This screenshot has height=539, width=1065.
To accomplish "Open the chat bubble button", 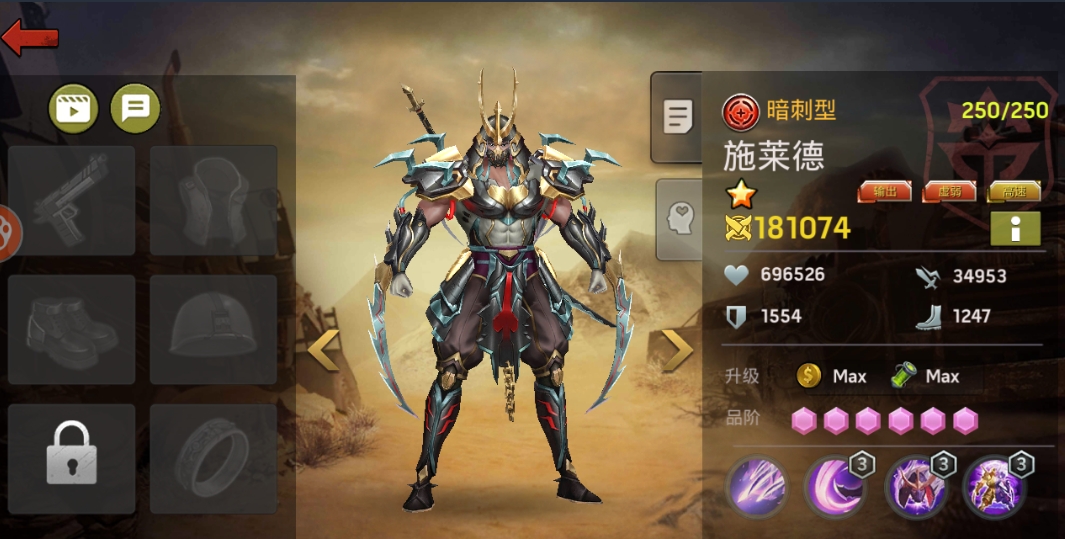I will tap(135, 109).
